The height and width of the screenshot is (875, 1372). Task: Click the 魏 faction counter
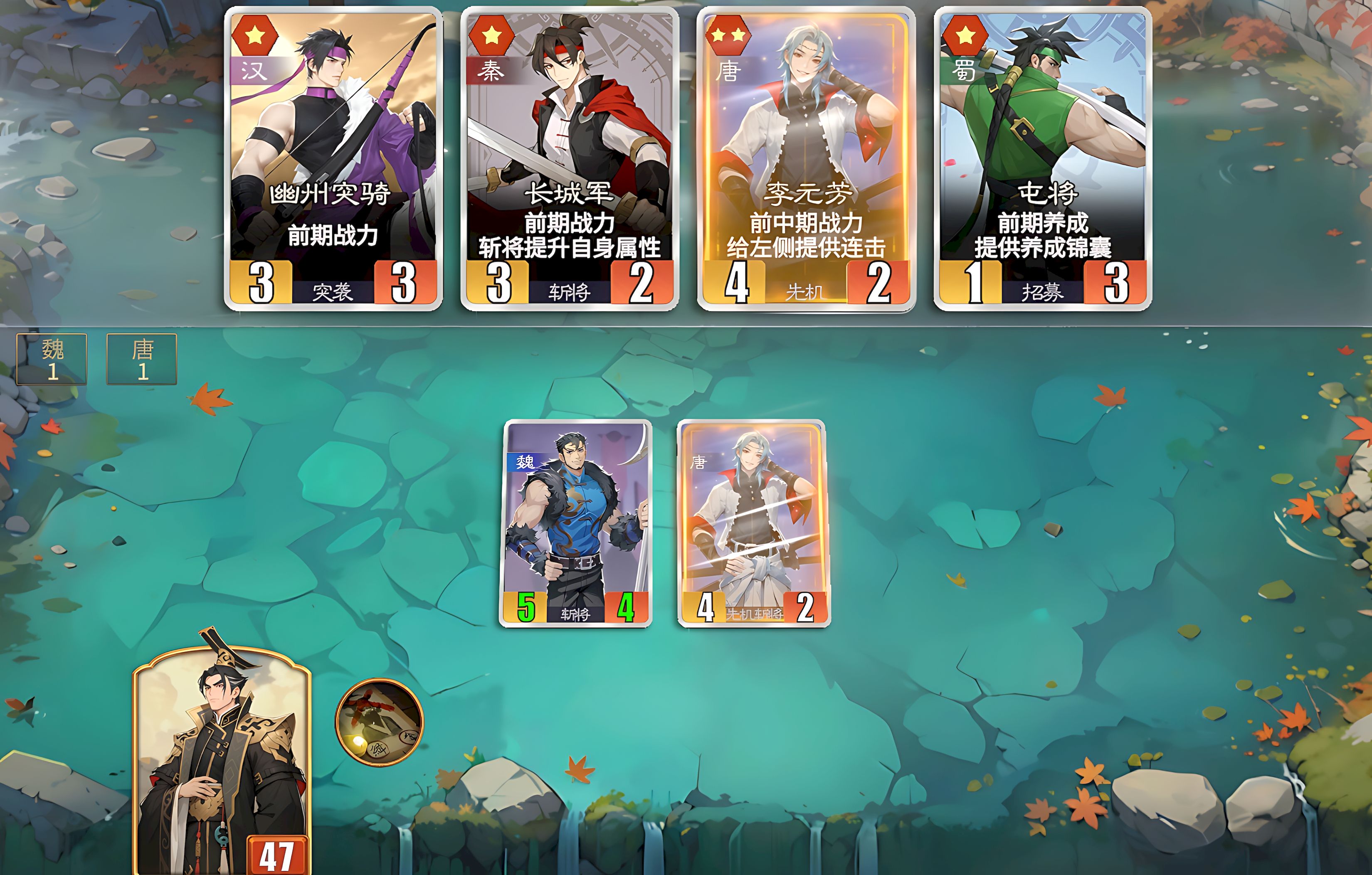[52, 360]
